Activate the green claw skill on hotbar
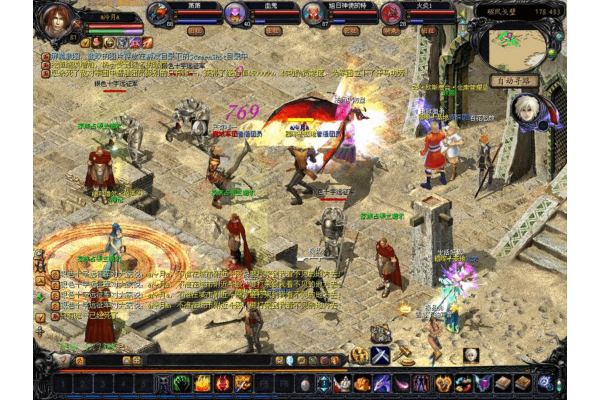 click(182, 383)
